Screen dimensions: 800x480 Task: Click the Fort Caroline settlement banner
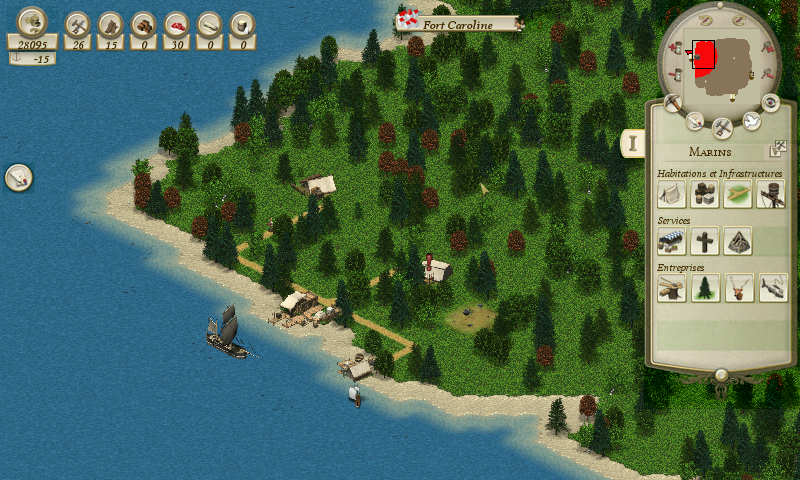[458, 23]
